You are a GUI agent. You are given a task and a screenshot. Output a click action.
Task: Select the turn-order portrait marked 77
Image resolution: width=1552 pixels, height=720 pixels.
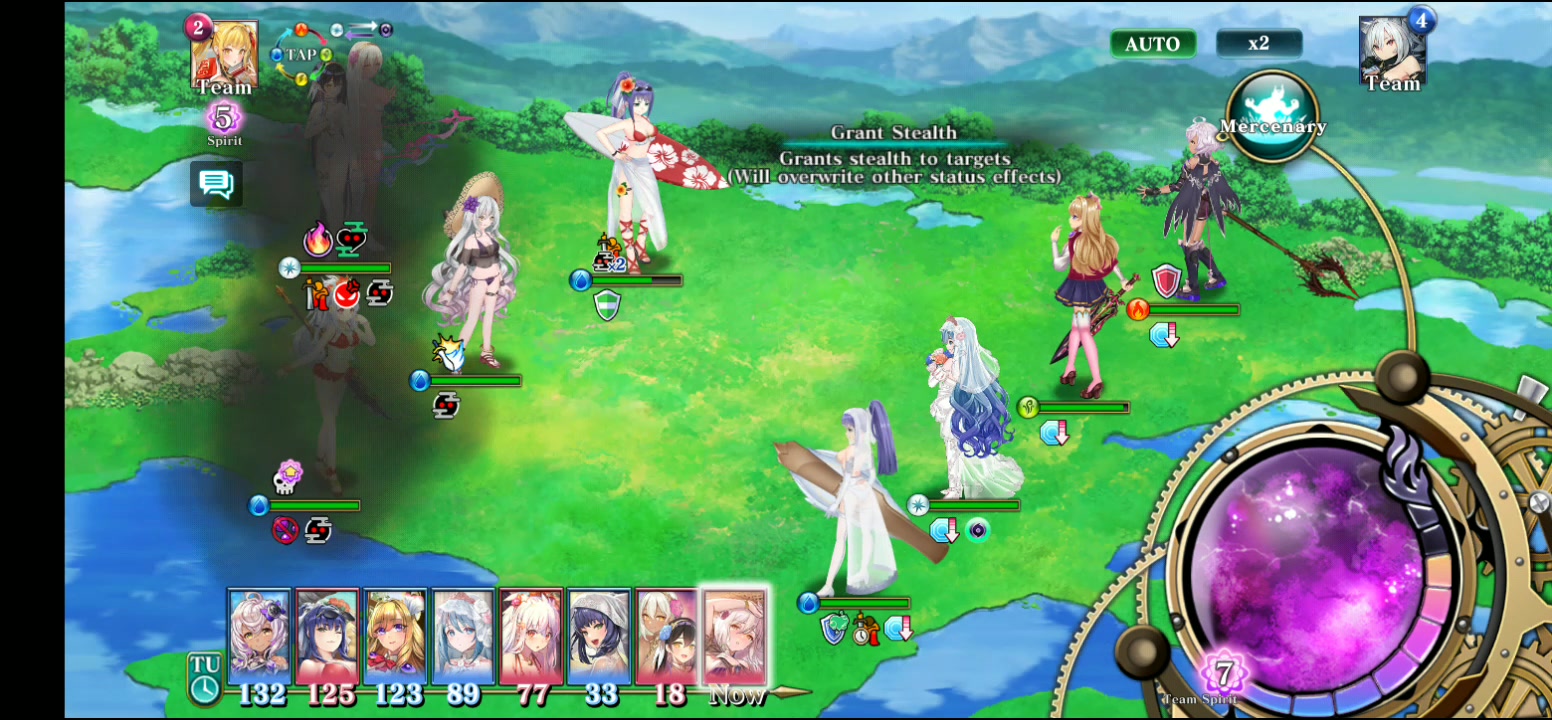[x=531, y=636]
